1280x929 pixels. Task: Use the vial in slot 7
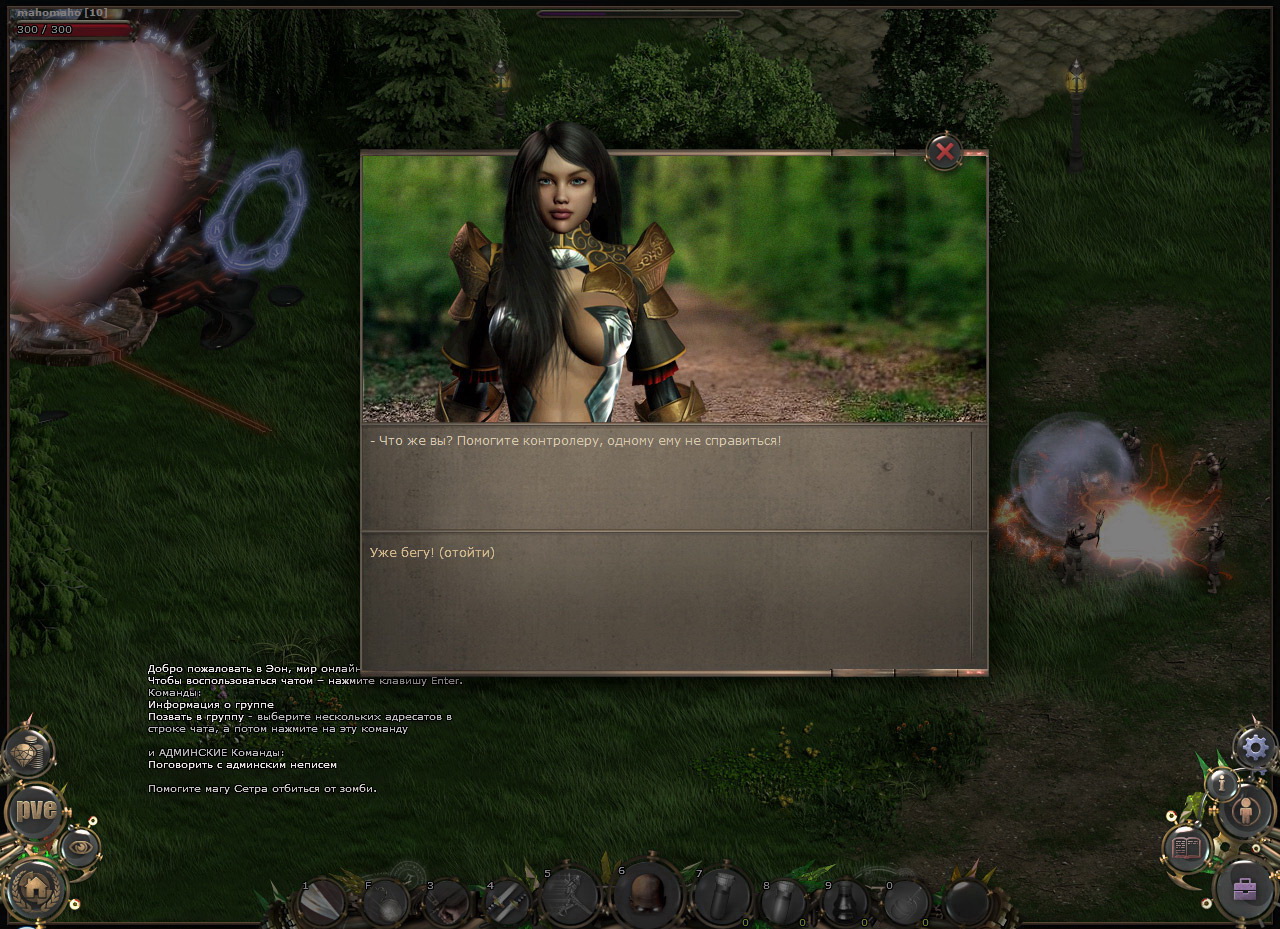coord(722,896)
